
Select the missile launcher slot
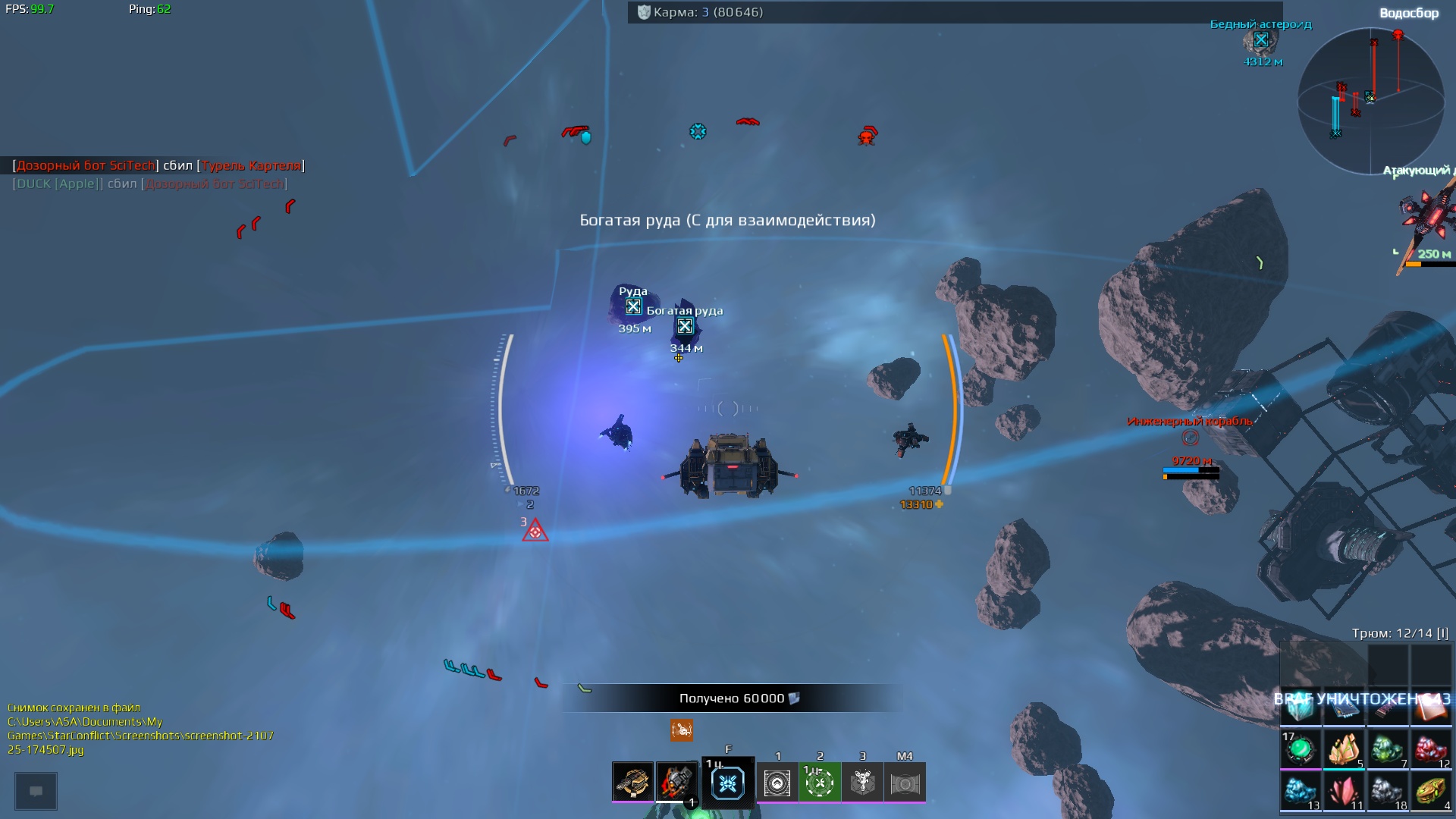click(x=676, y=782)
